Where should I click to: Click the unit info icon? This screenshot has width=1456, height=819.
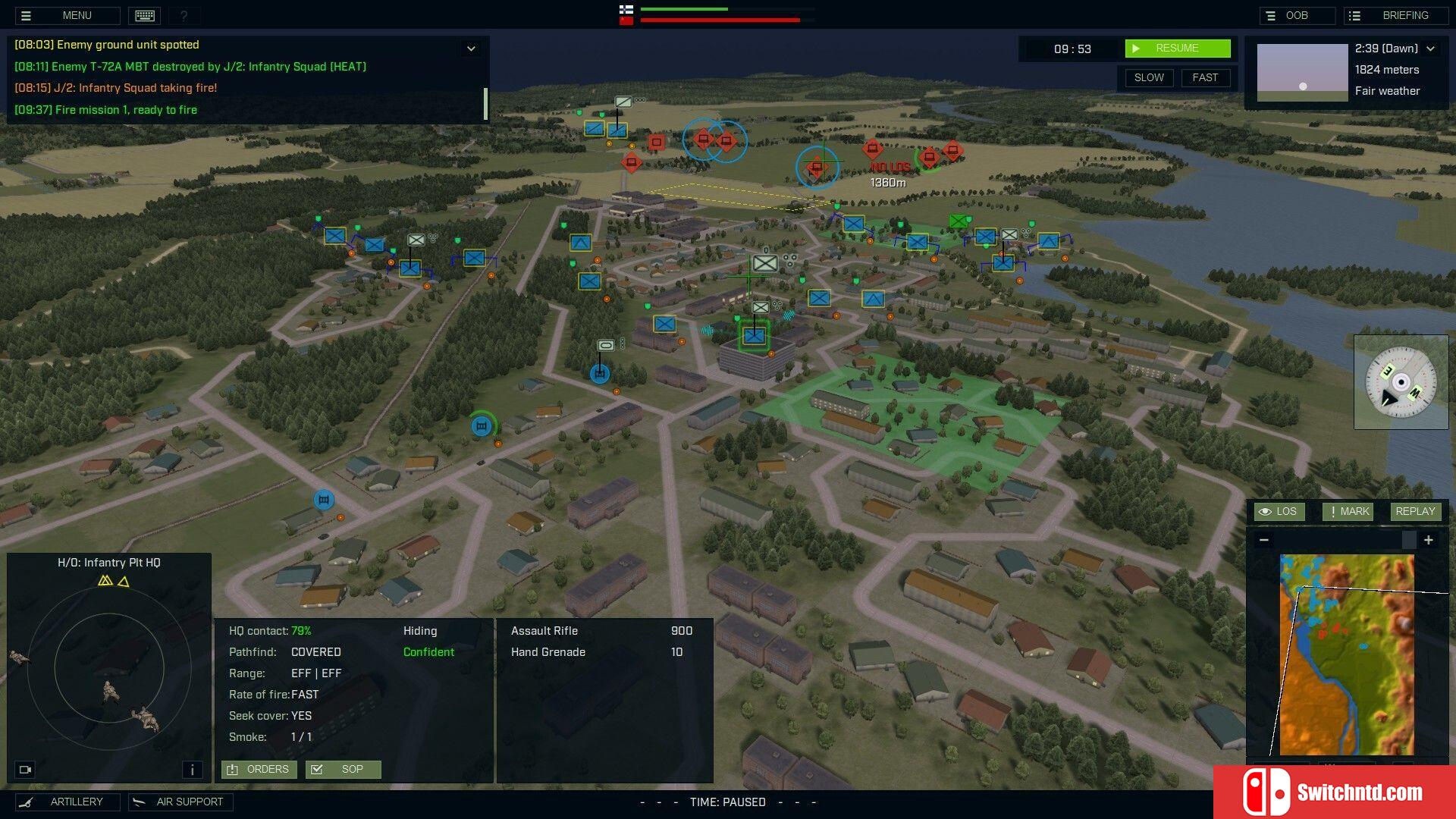click(192, 770)
